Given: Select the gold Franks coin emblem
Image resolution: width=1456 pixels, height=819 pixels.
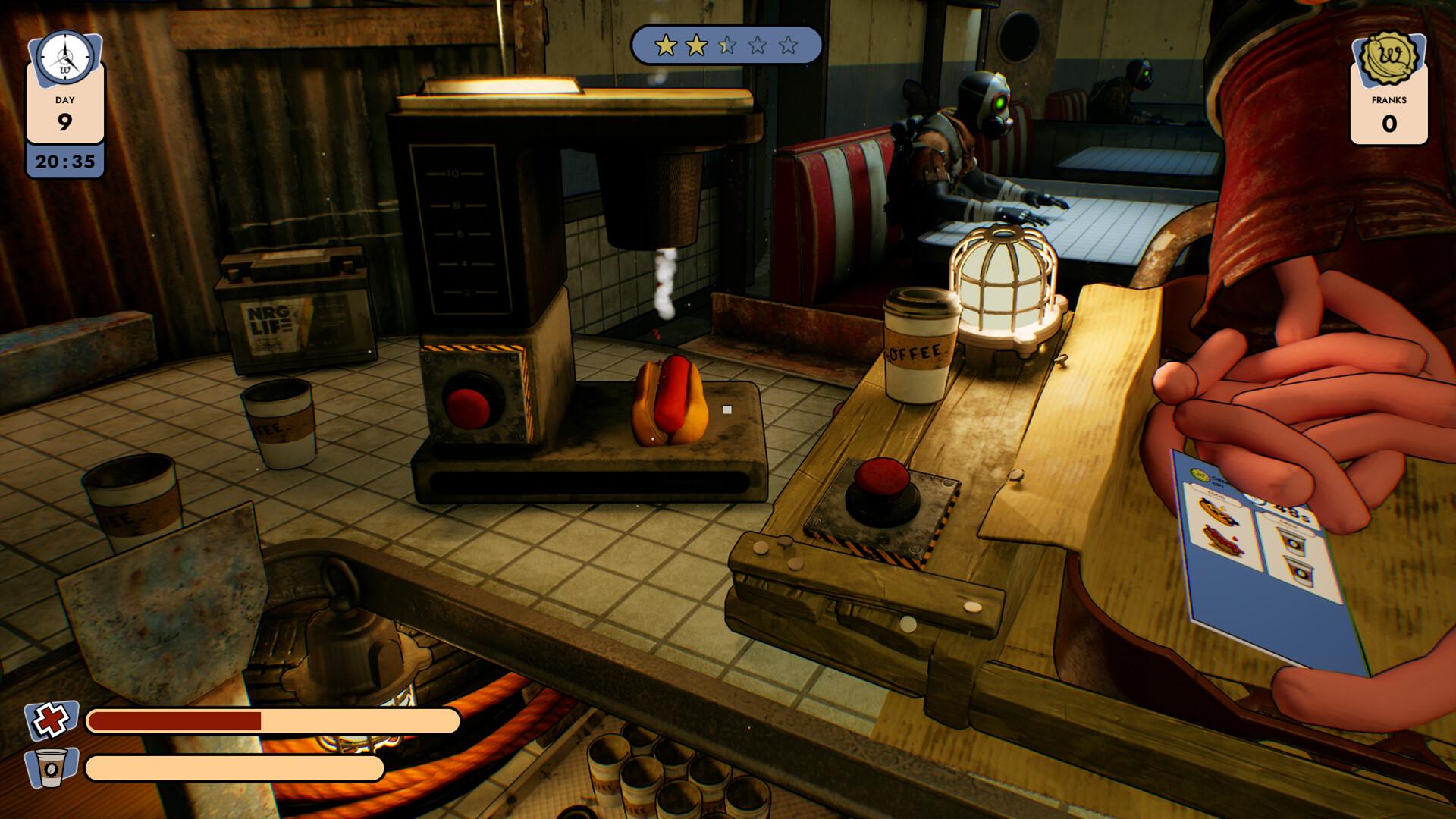Looking at the screenshot, I should (1389, 57).
